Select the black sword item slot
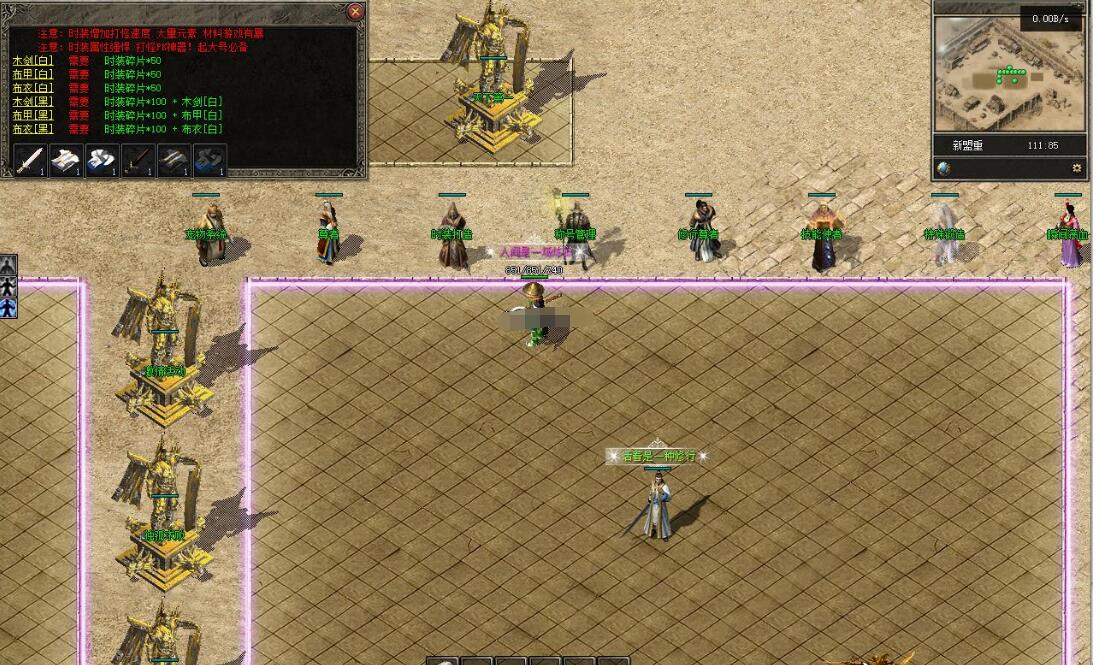Screen dimensions: 1096x665 [x=138, y=160]
